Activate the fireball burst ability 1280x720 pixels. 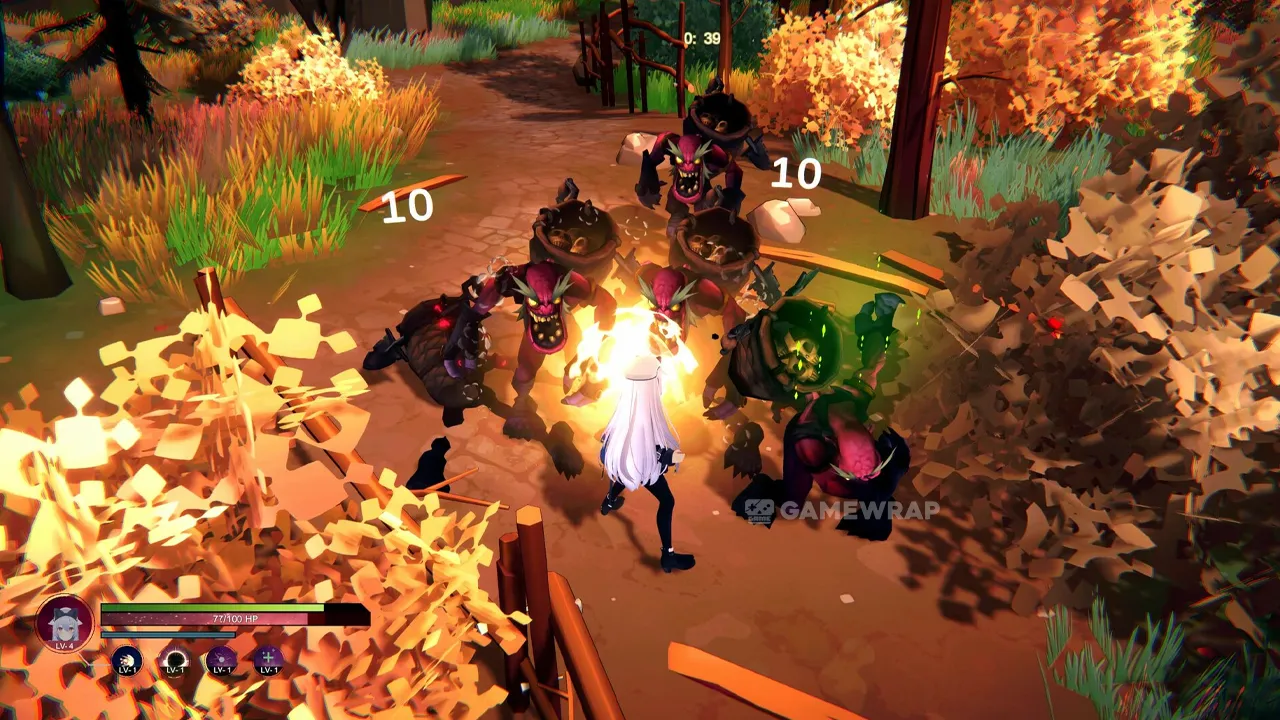tap(127, 661)
